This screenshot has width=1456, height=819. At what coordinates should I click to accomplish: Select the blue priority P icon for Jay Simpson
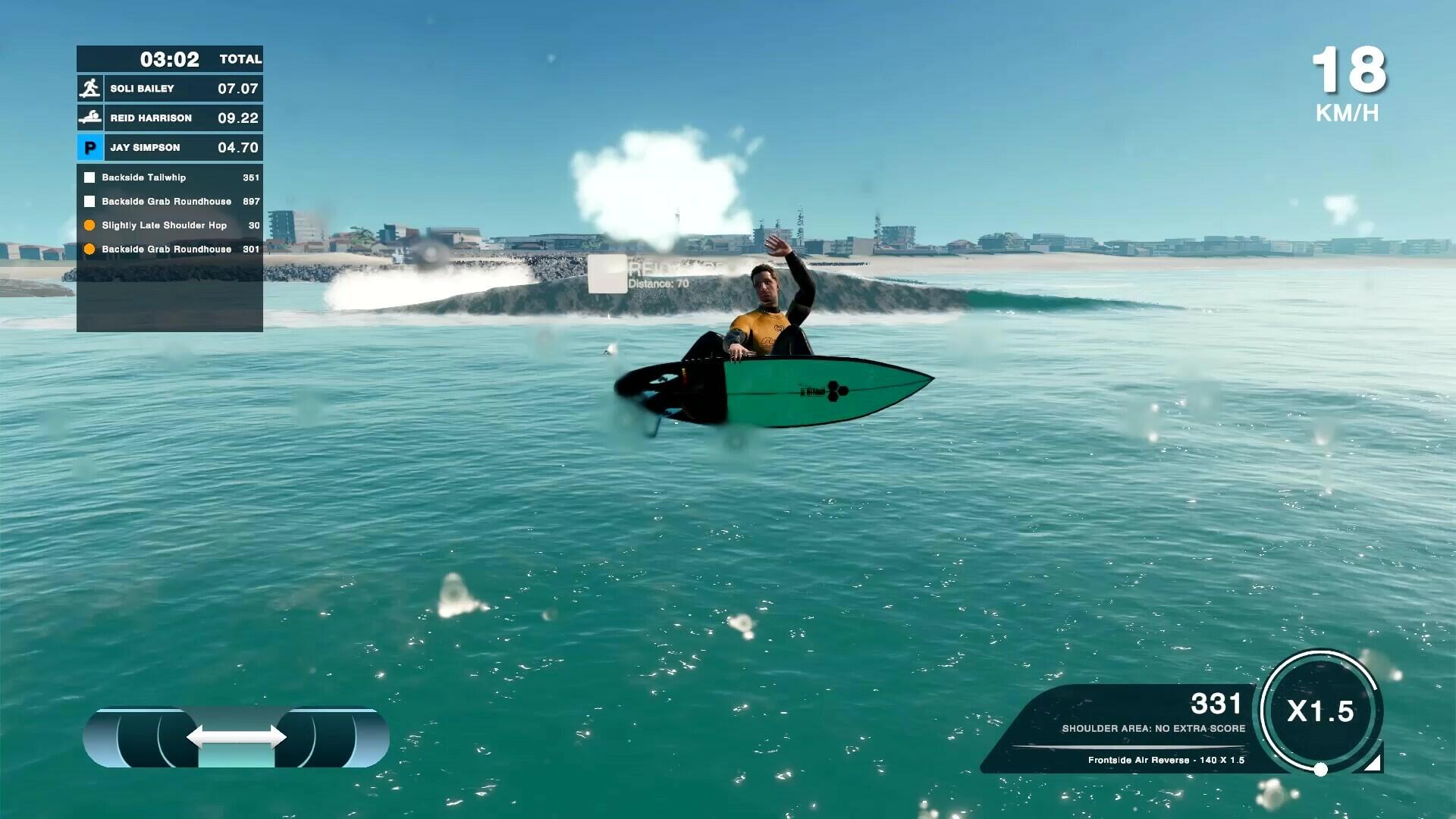click(x=91, y=147)
